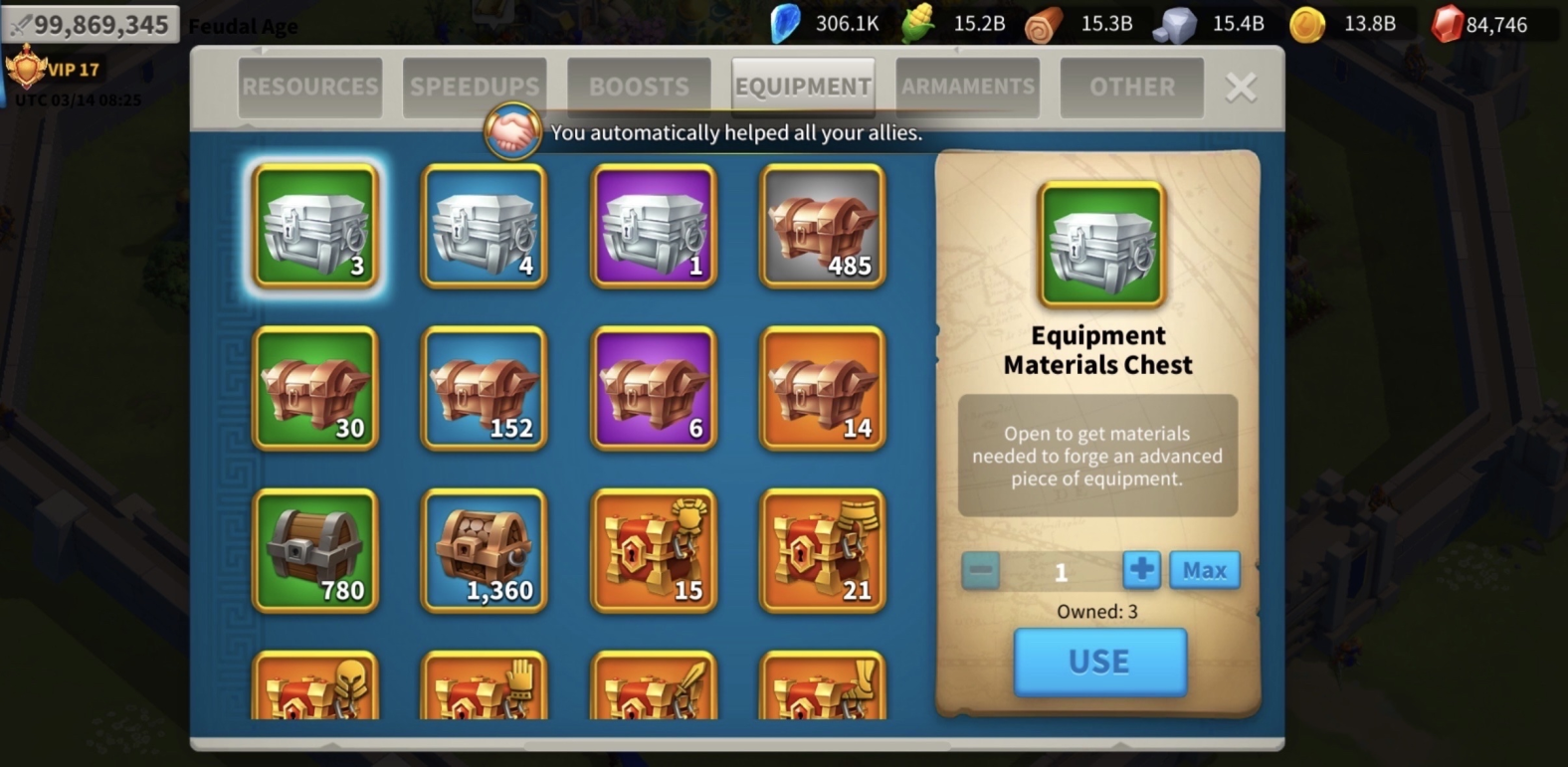
Task: Open the Other tab
Action: pyautogui.click(x=1132, y=88)
